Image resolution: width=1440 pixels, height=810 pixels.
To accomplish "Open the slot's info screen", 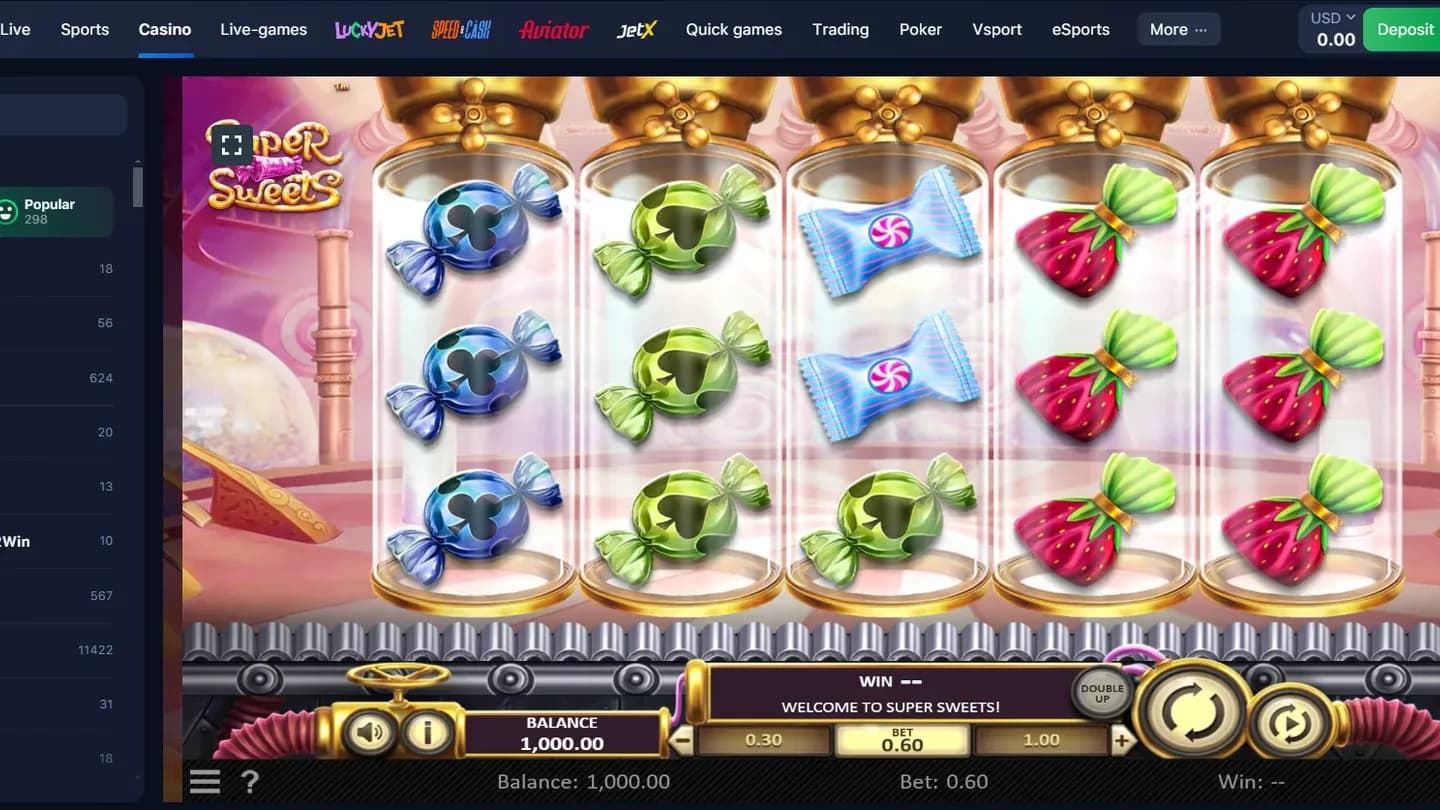I will click(x=429, y=732).
